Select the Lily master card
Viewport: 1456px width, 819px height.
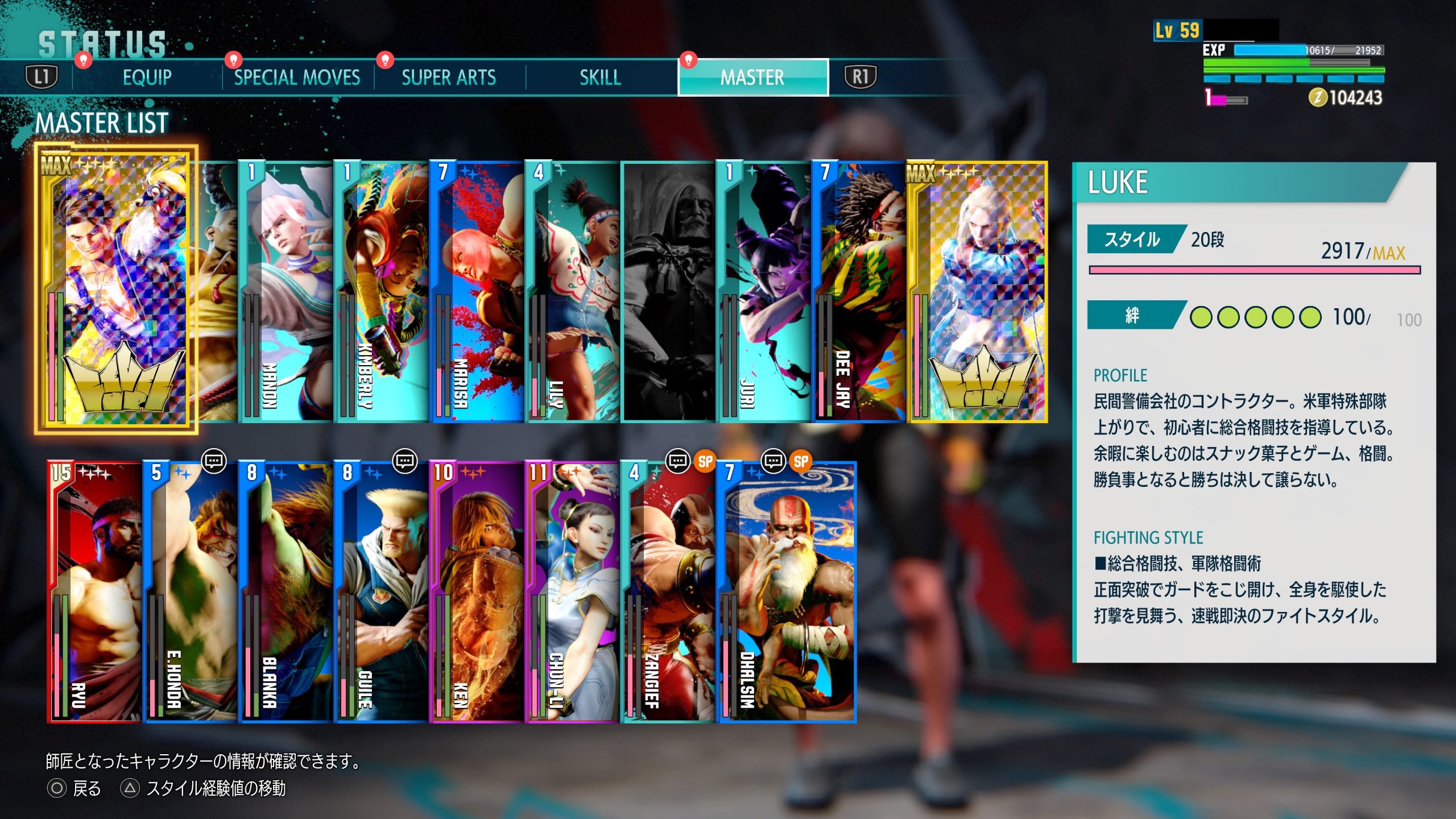pos(572,292)
